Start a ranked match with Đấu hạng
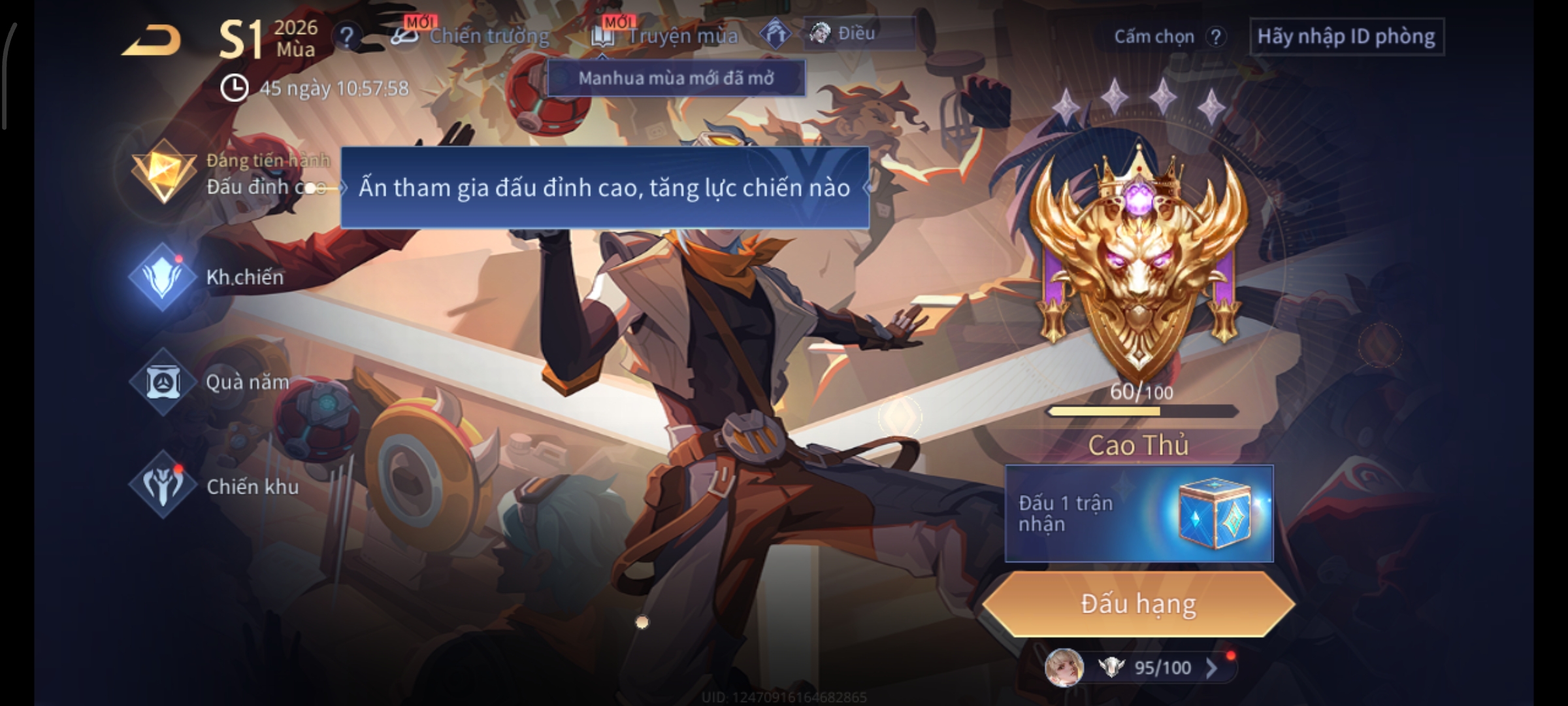The height and width of the screenshot is (706, 1568). (x=1138, y=604)
